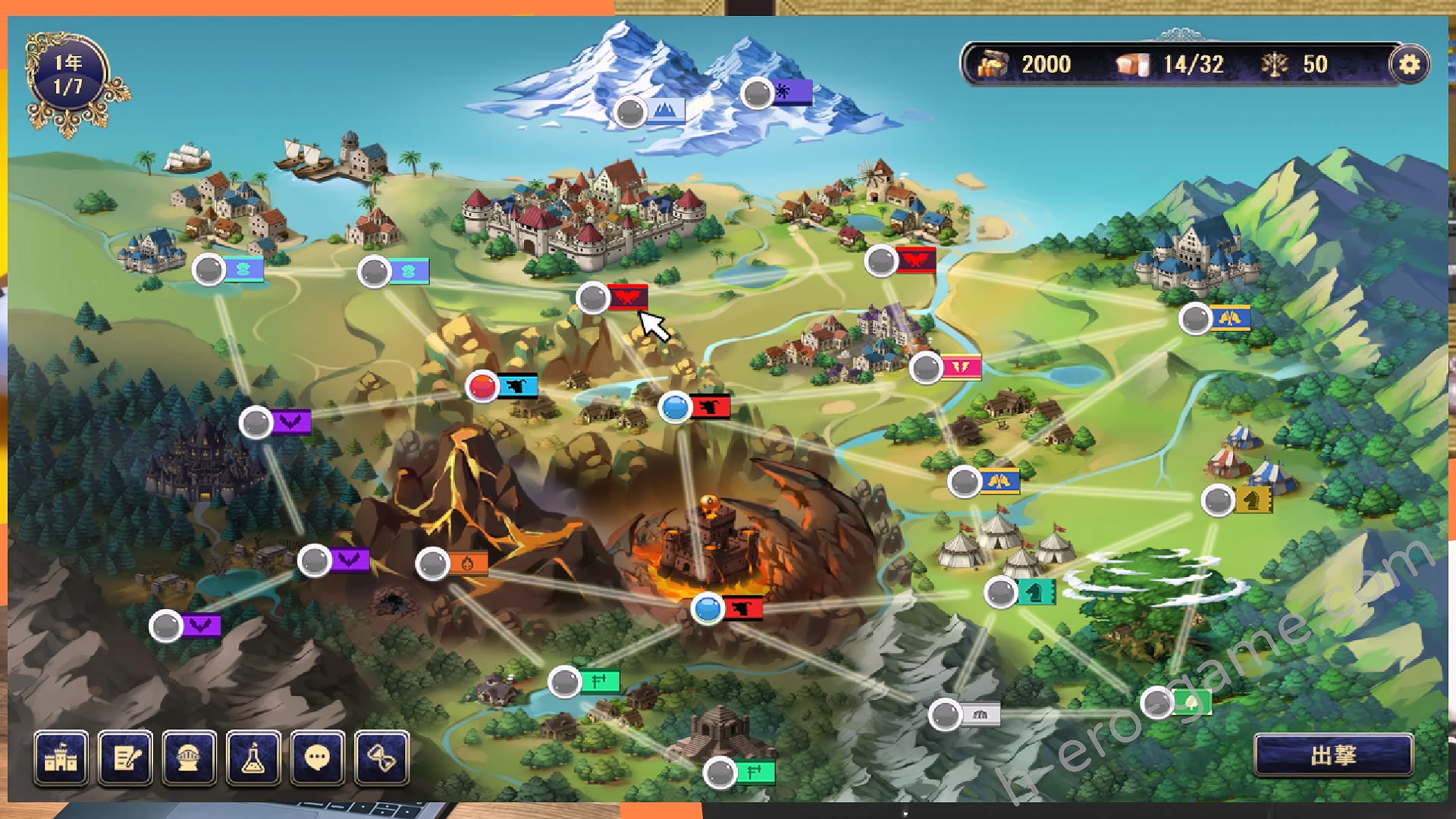Open the speech bubble conversation menu

pos(317,757)
